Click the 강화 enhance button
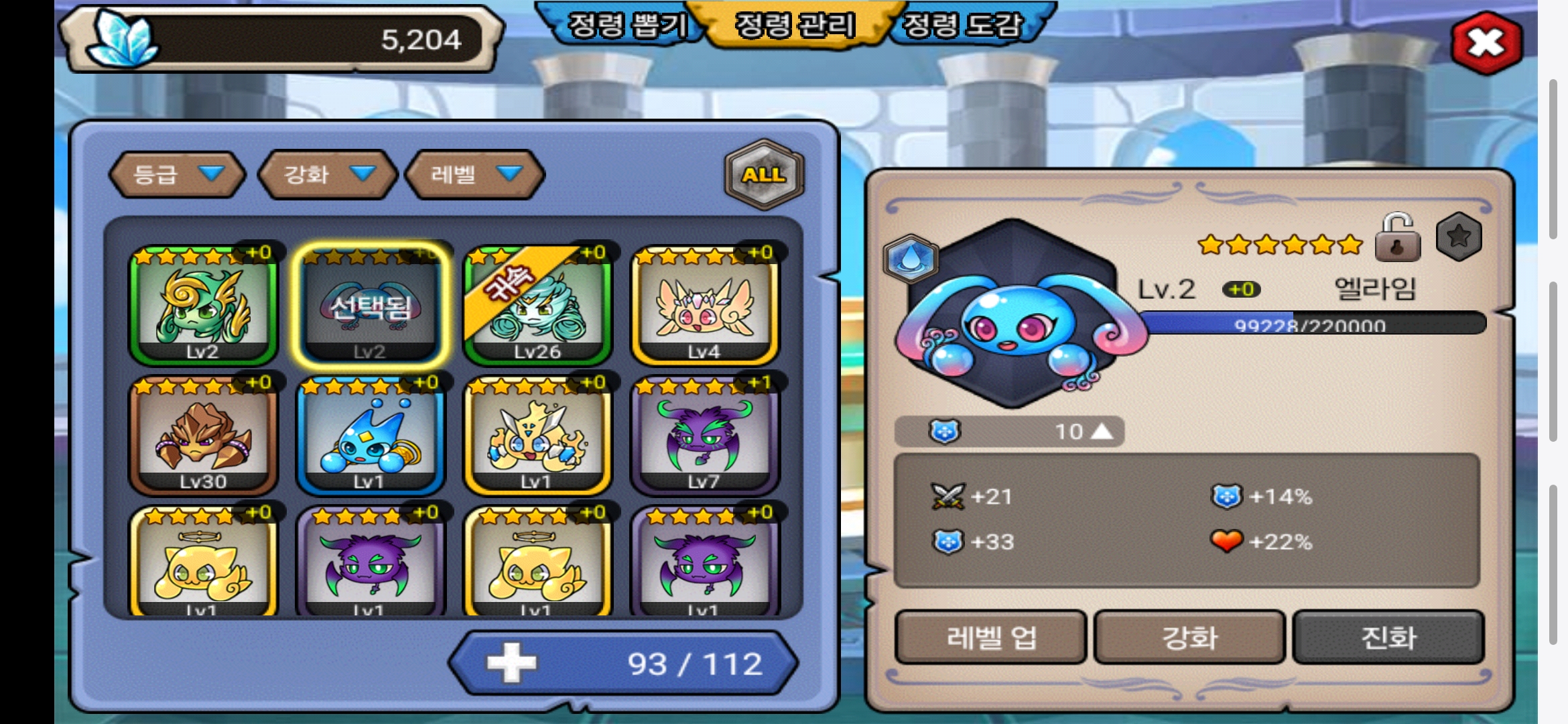This screenshot has height=724, width=1568. (x=1189, y=638)
